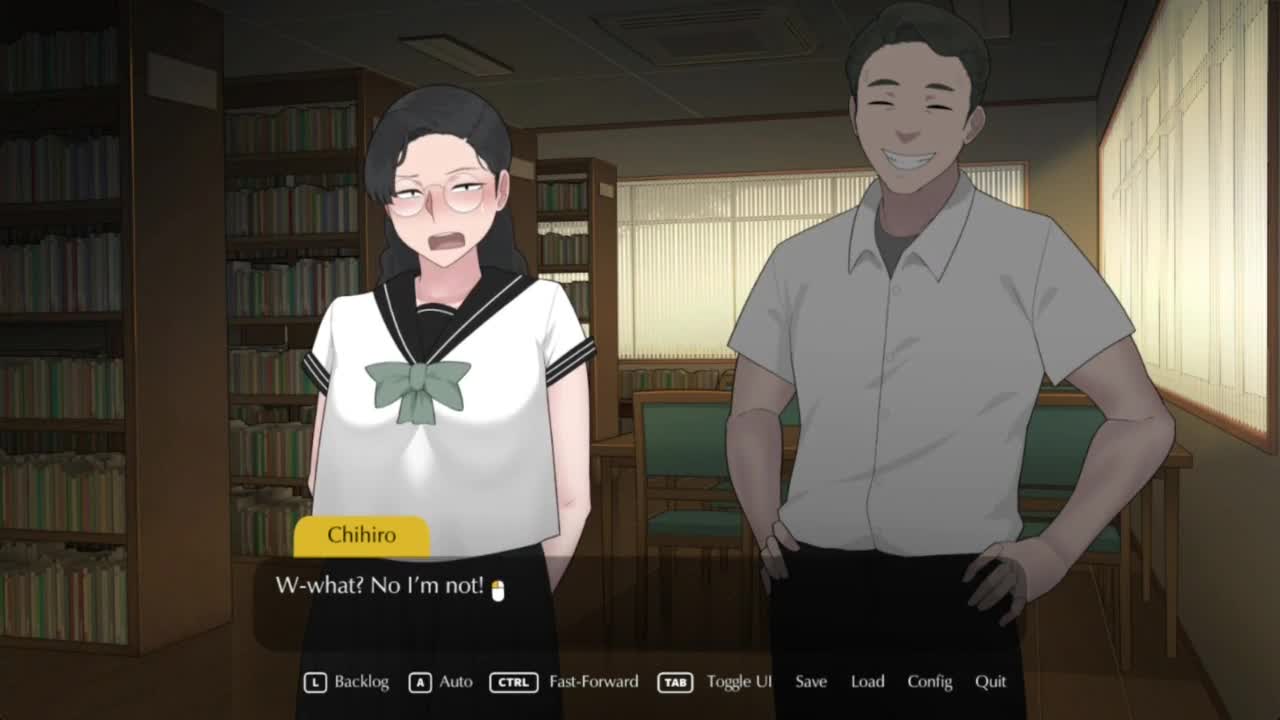Image resolution: width=1280 pixels, height=720 pixels.
Task: Choose Quit from the bottom menu
Action: tap(990, 682)
